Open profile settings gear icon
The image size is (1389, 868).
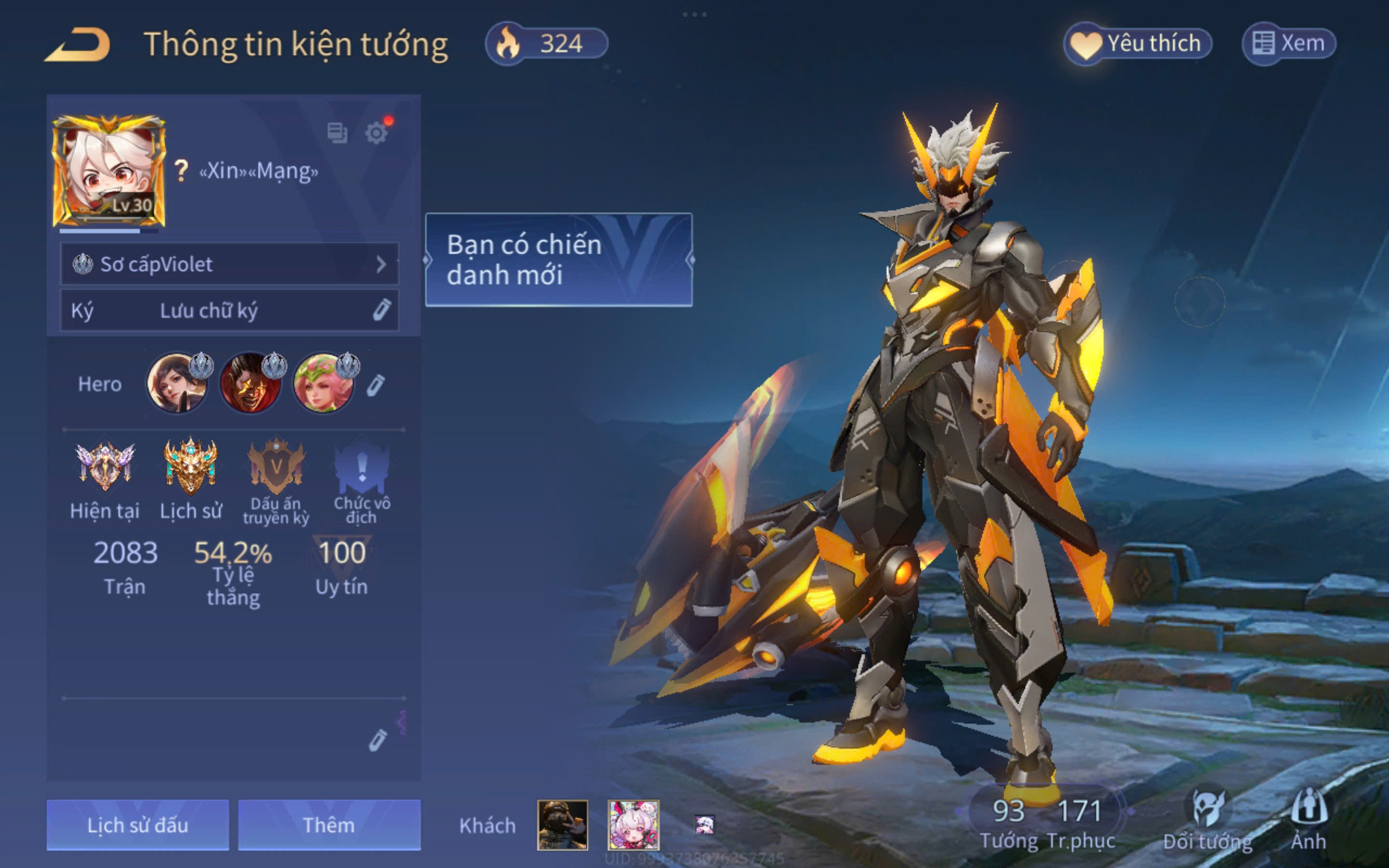(x=376, y=133)
